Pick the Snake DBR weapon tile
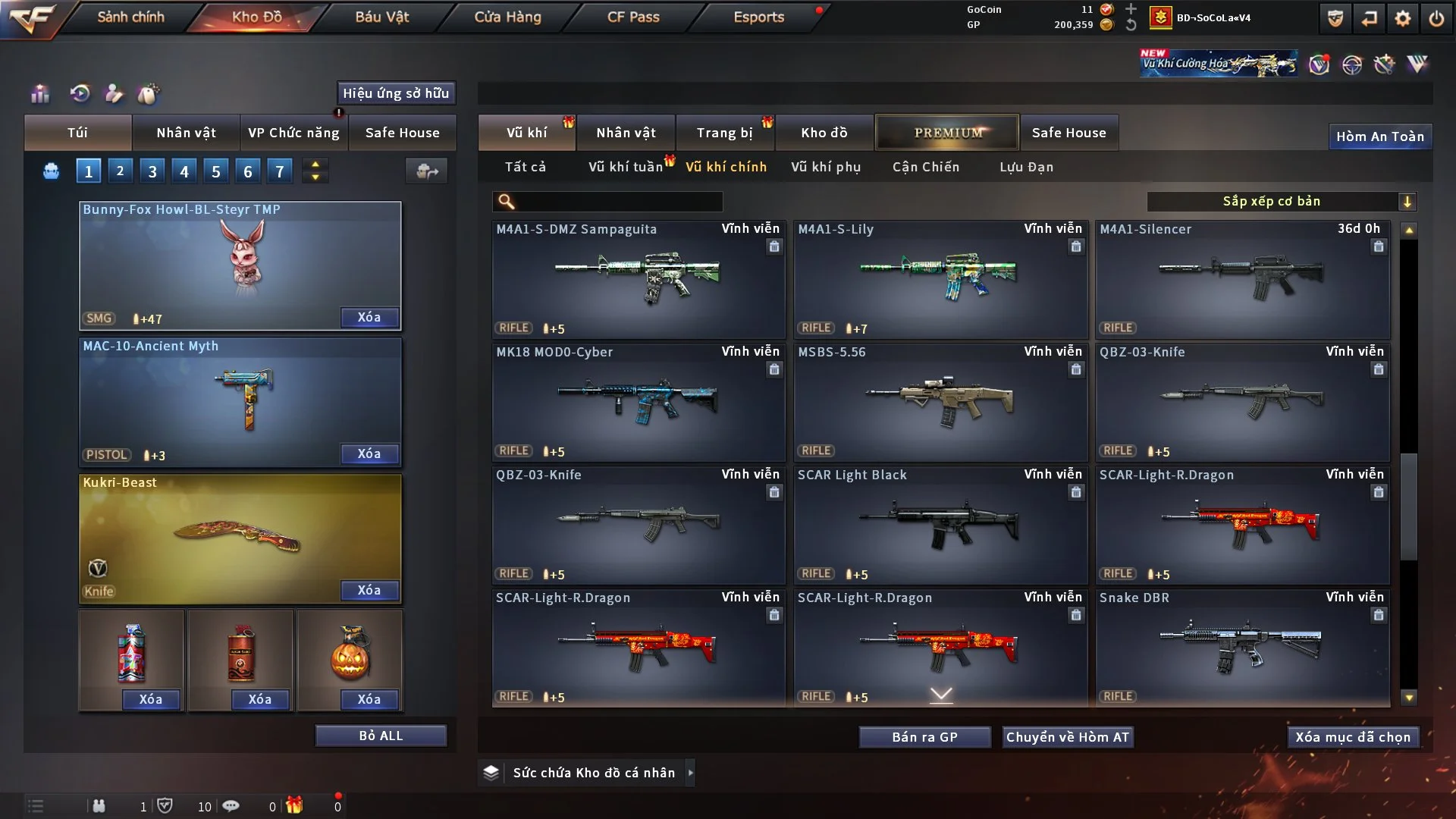The width and height of the screenshot is (1456, 819). [1242, 648]
